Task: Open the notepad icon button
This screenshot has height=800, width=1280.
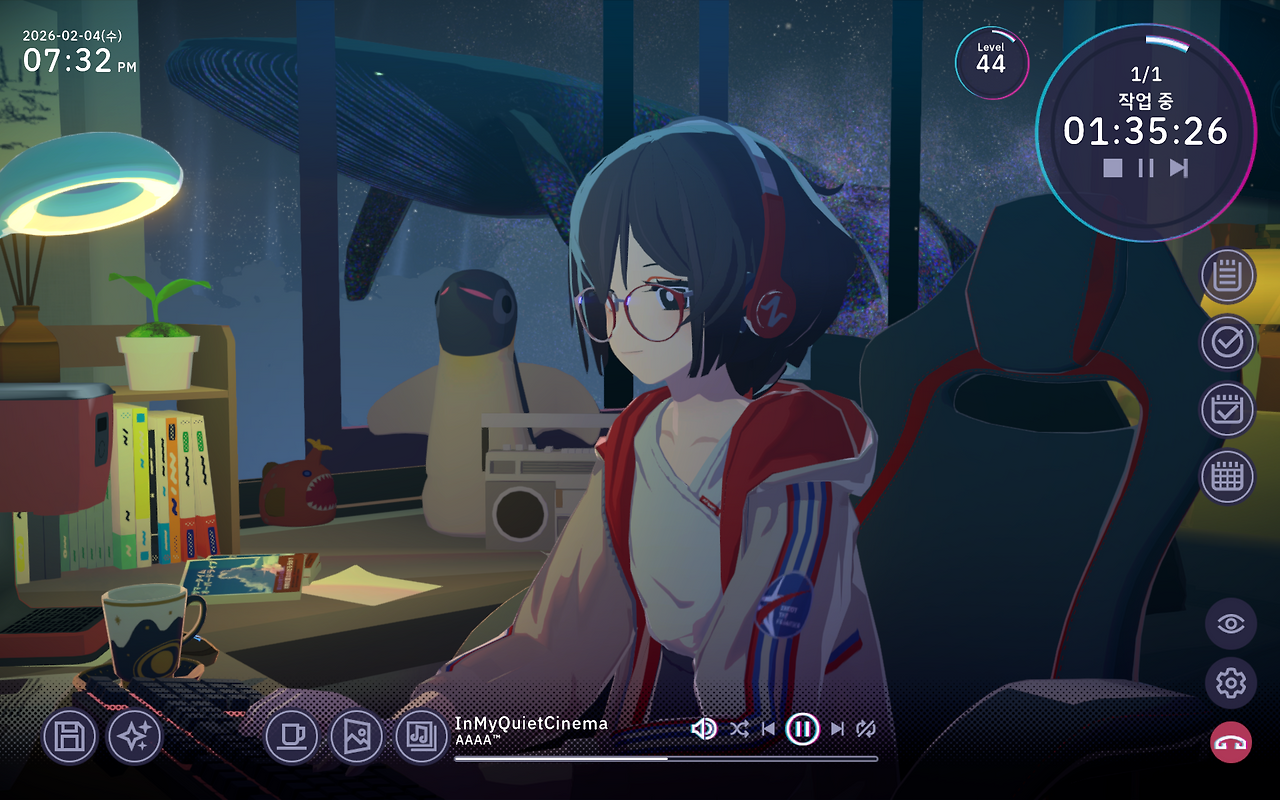Action: click(x=1227, y=276)
